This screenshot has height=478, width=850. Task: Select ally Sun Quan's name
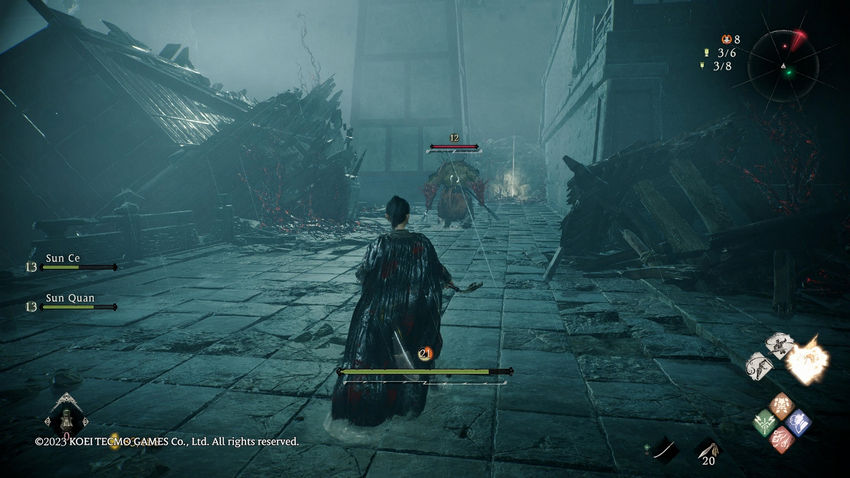click(x=67, y=297)
